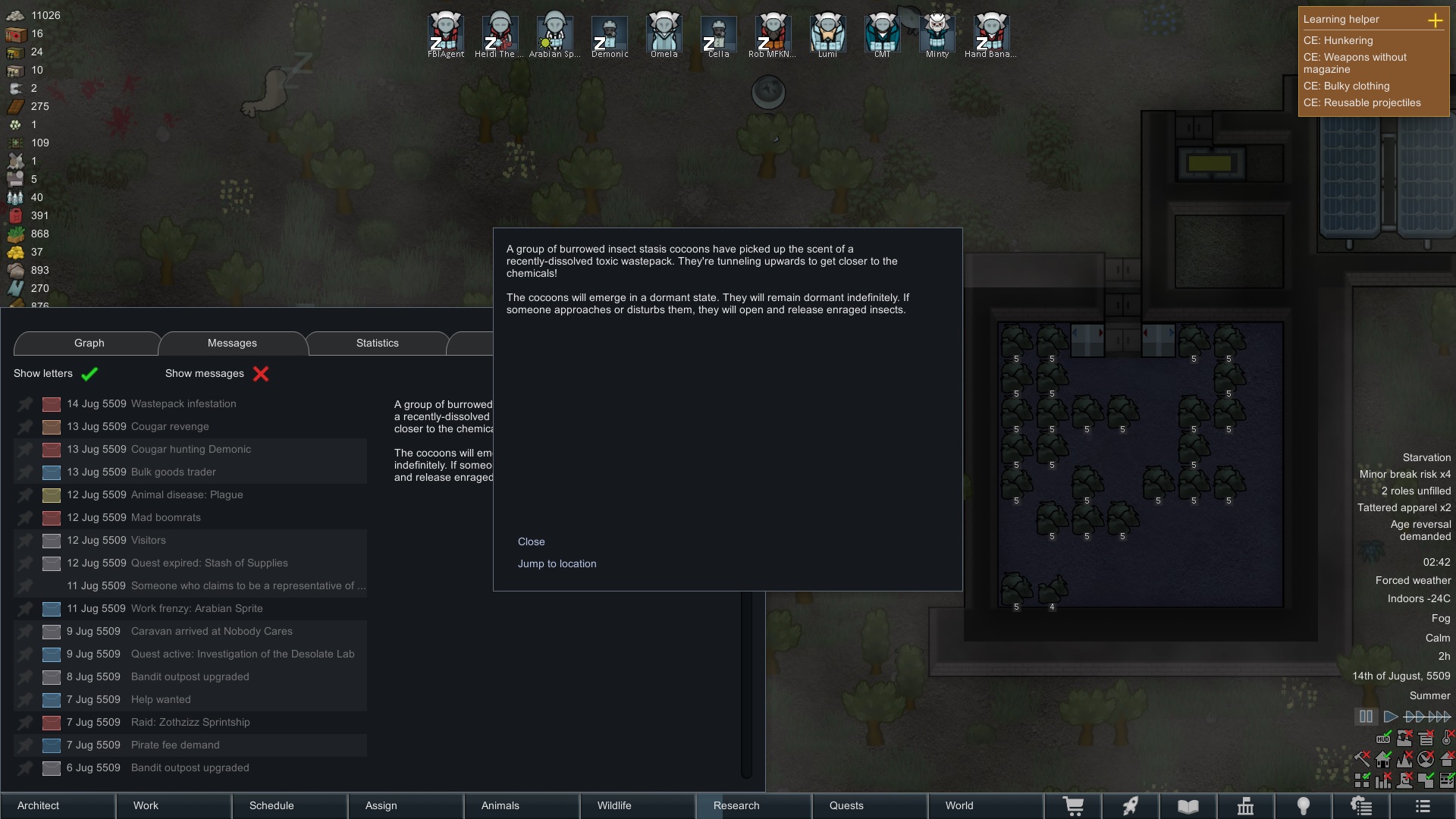Switch to the Graph tab
The width and height of the screenshot is (1456, 819).
tap(89, 343)
